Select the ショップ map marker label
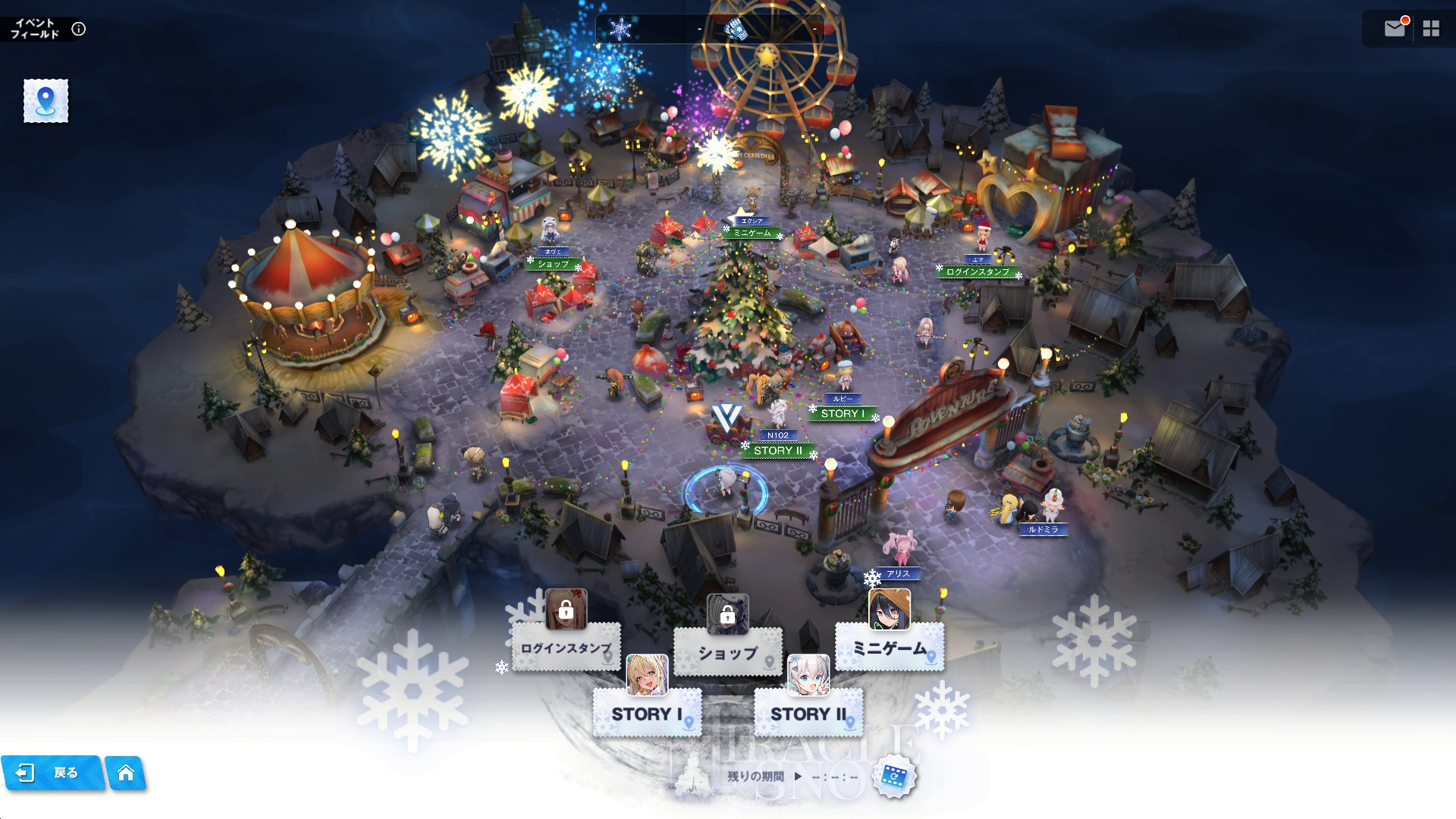This screenshot has height=819, width=1456. click(x=553, y=264)
